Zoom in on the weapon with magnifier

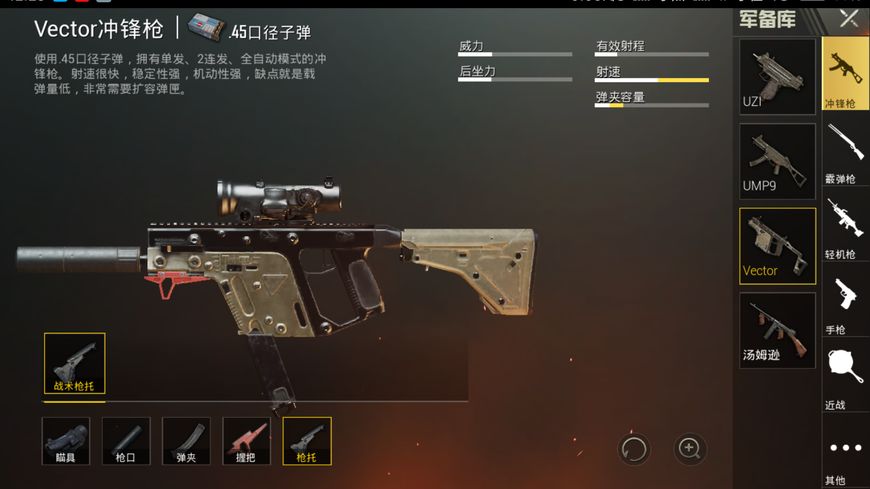tap(690, 449)
